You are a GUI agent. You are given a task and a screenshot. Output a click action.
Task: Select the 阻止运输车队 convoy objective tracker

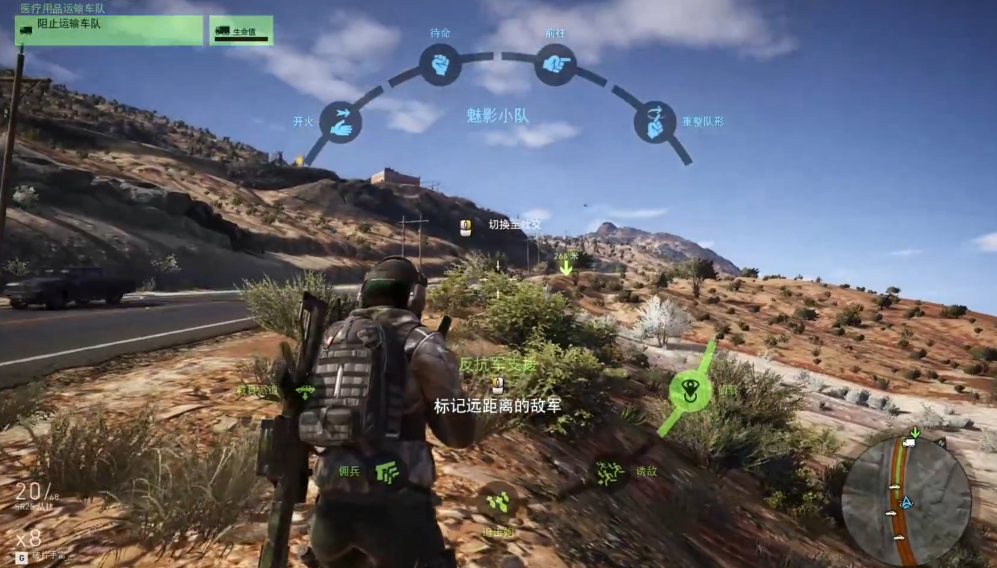tap(109, 30)
